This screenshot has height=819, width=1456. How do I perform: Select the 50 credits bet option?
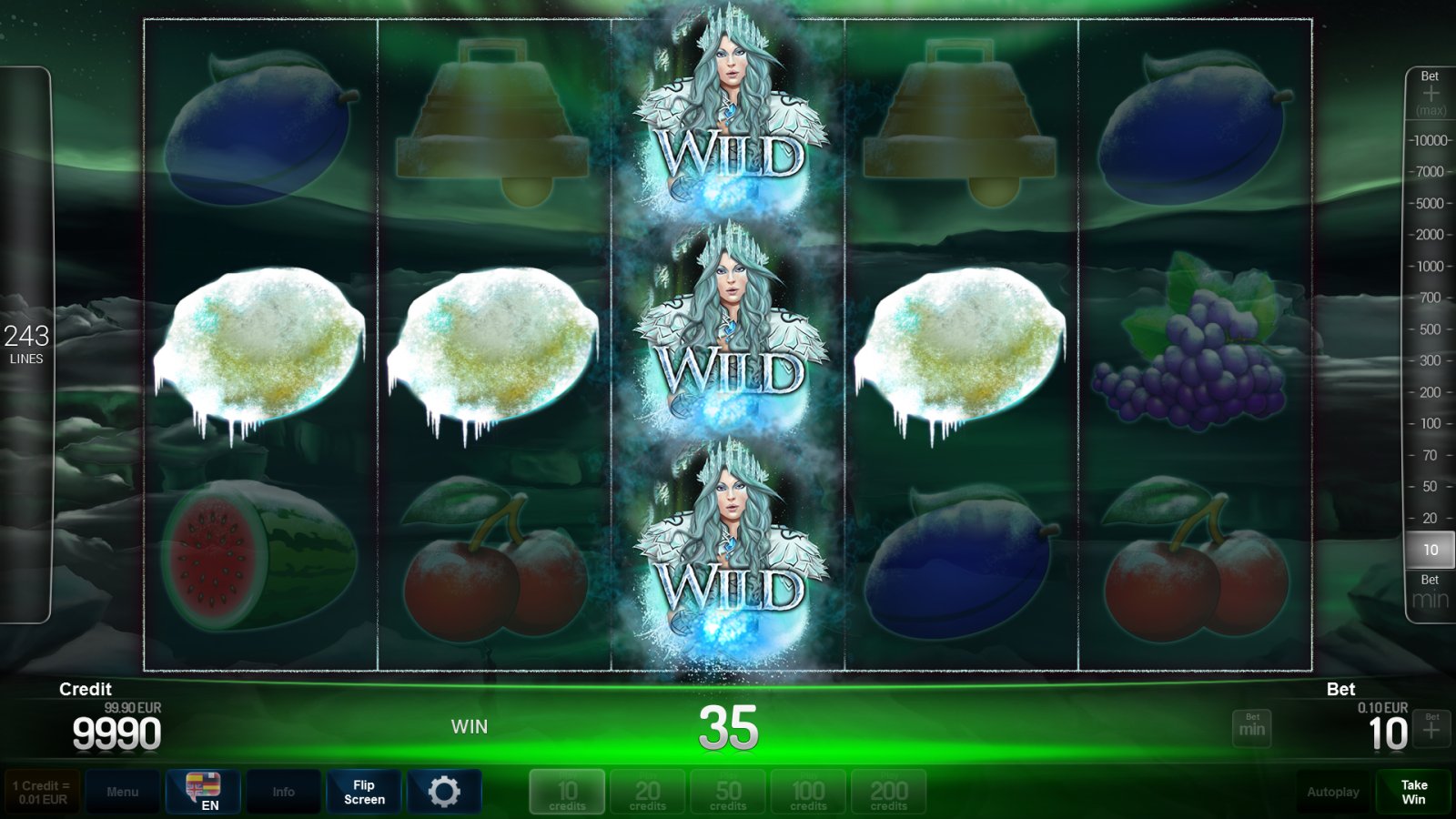[728, 791]
